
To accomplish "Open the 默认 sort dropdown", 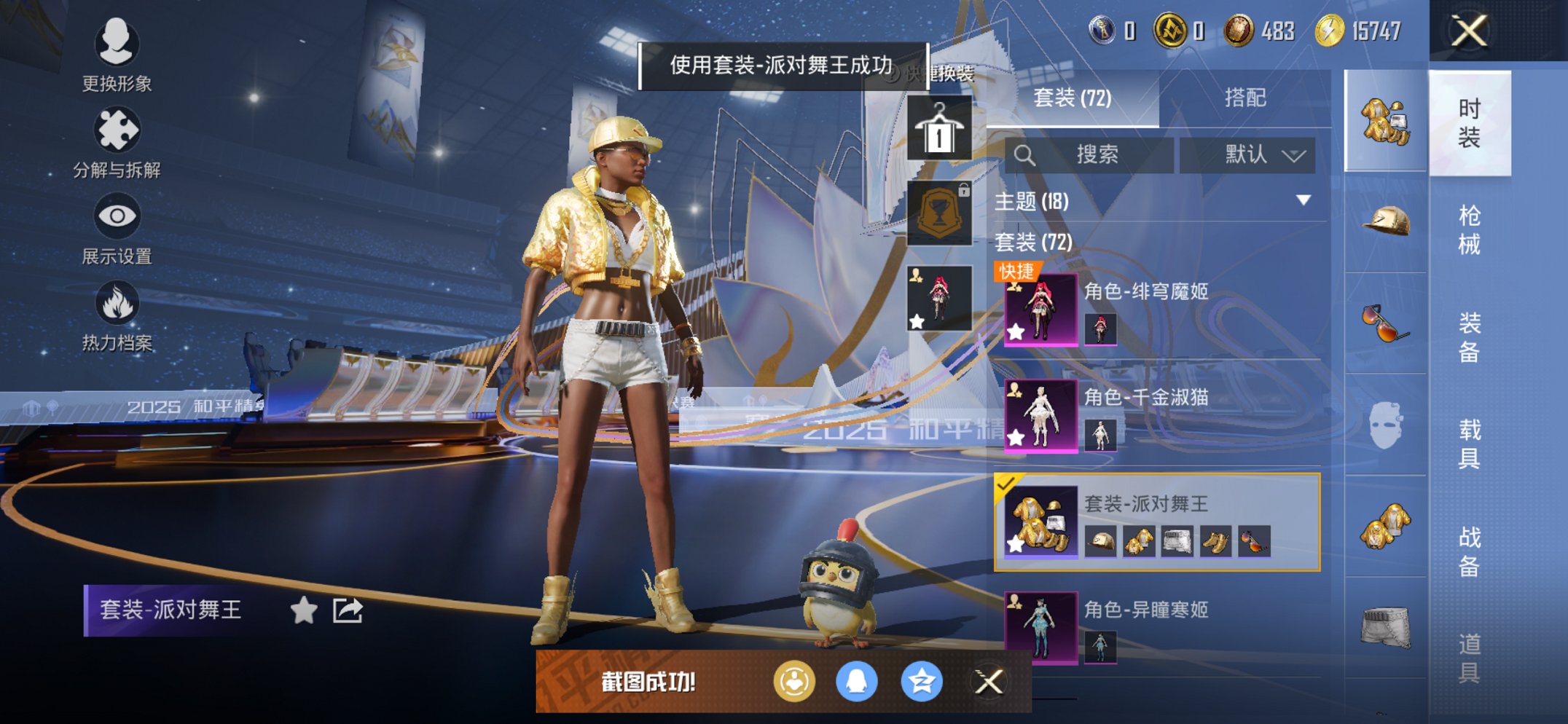I will click(x=1248, y=154).
